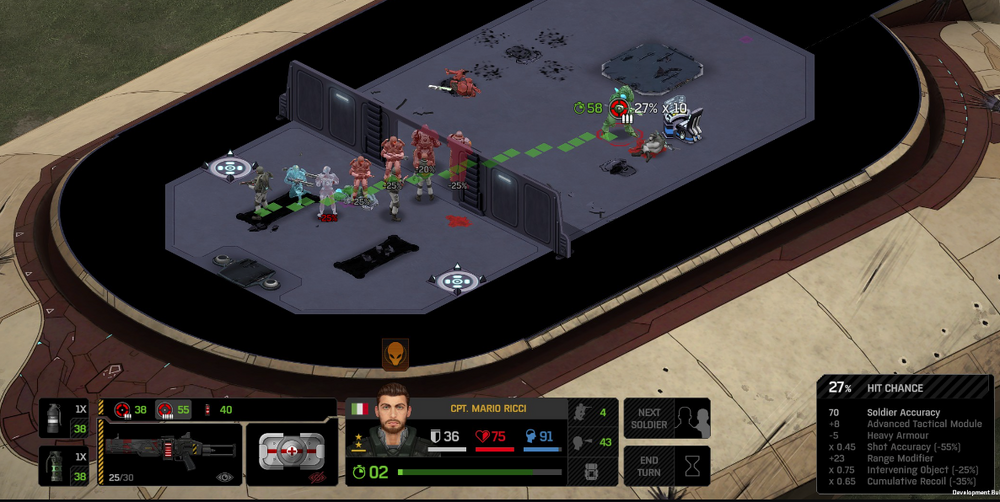Click the orange alien head indicator
This screenshot has height=502, width=1000.
395,353
